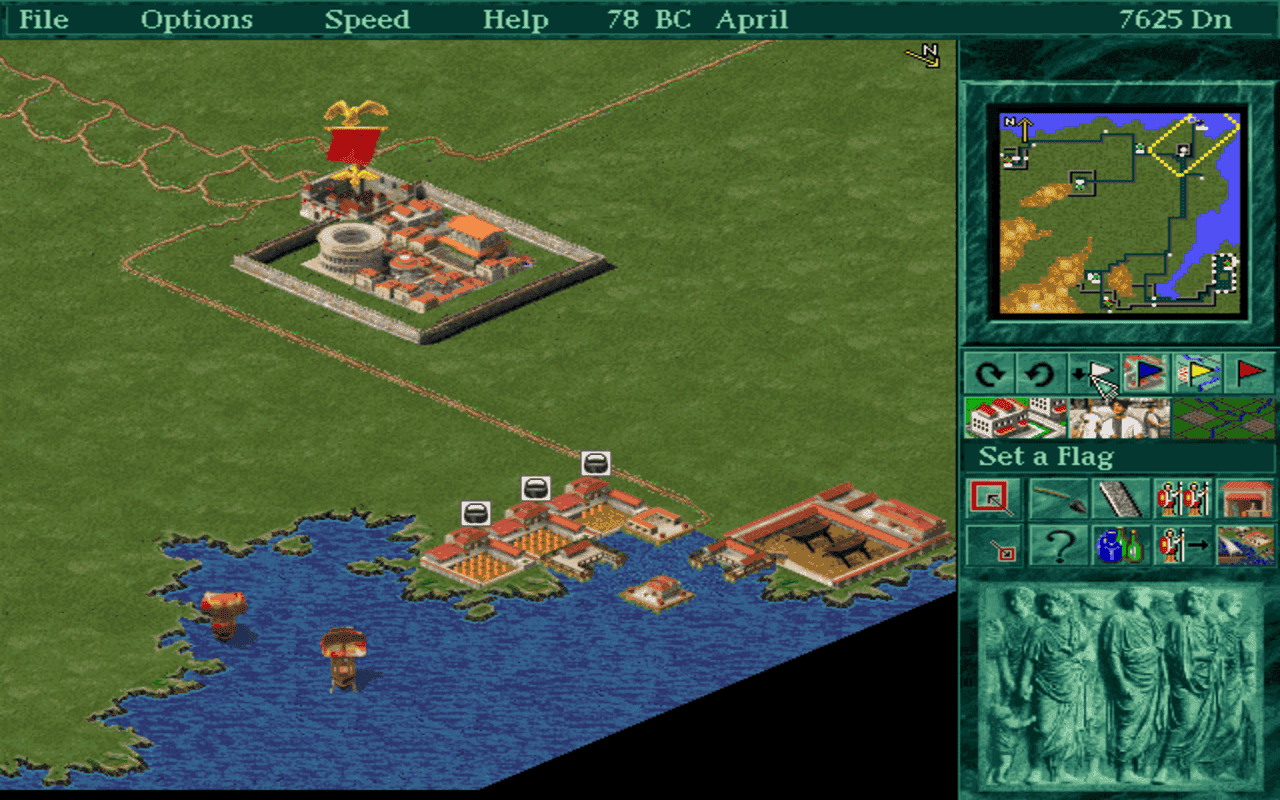Open the Speed menu
Image resolution: width=1280 pixels, height=800 pixels.
(366, 18)
